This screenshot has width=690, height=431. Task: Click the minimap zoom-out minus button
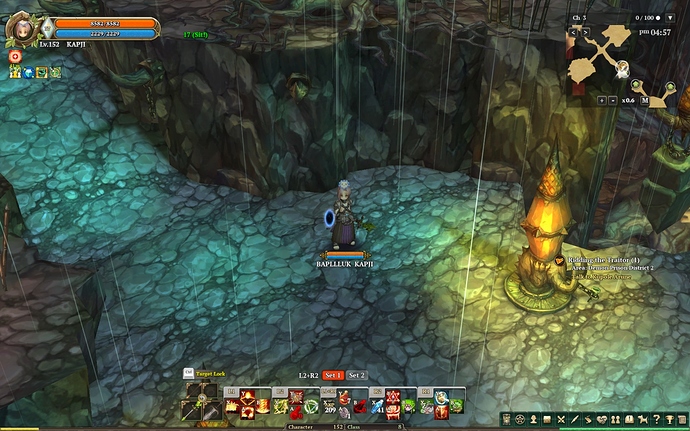[x=611, y=100]
